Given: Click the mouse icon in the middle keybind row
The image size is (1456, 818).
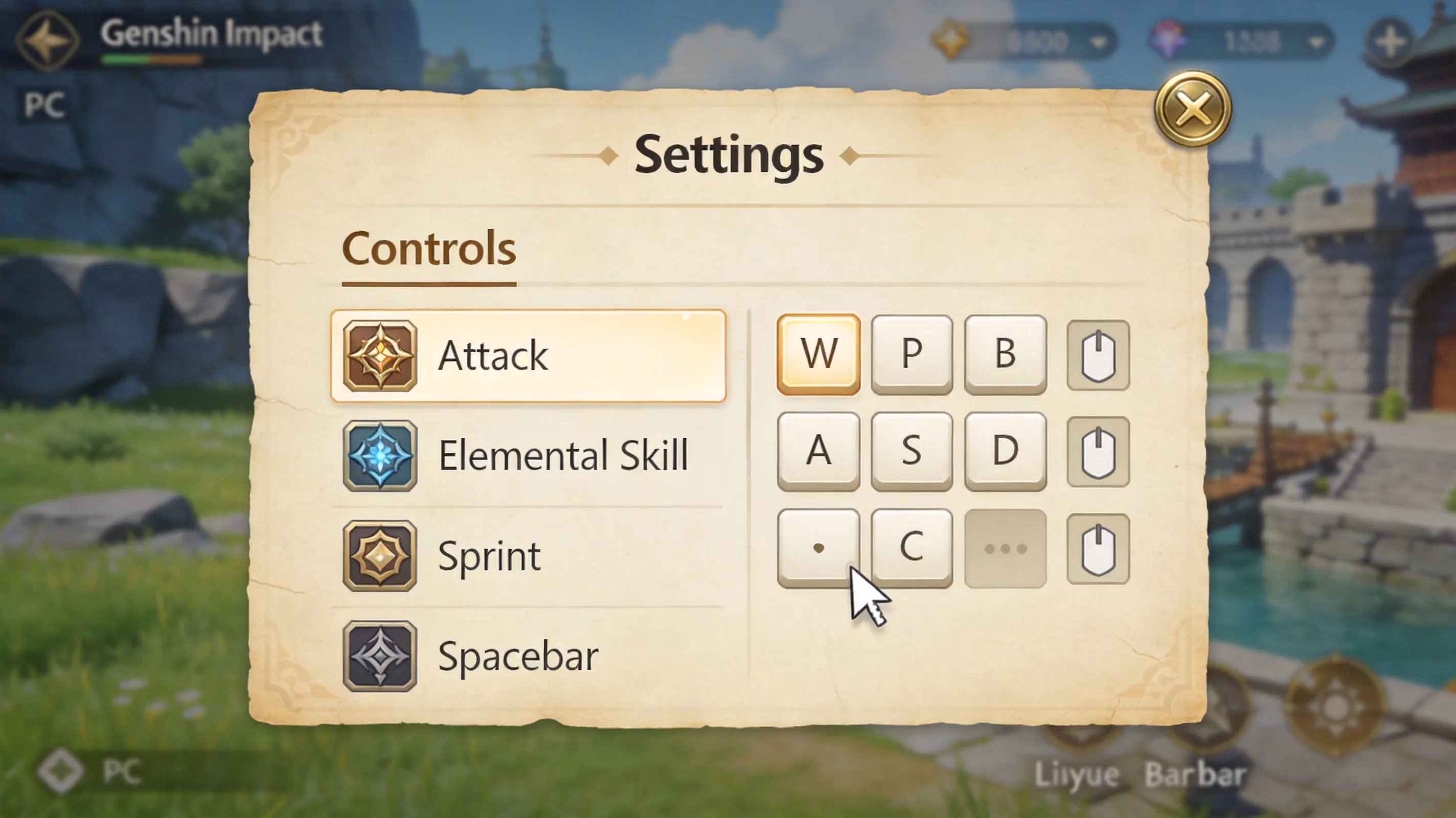Looking at the screenshot, I should (1098, 449).
